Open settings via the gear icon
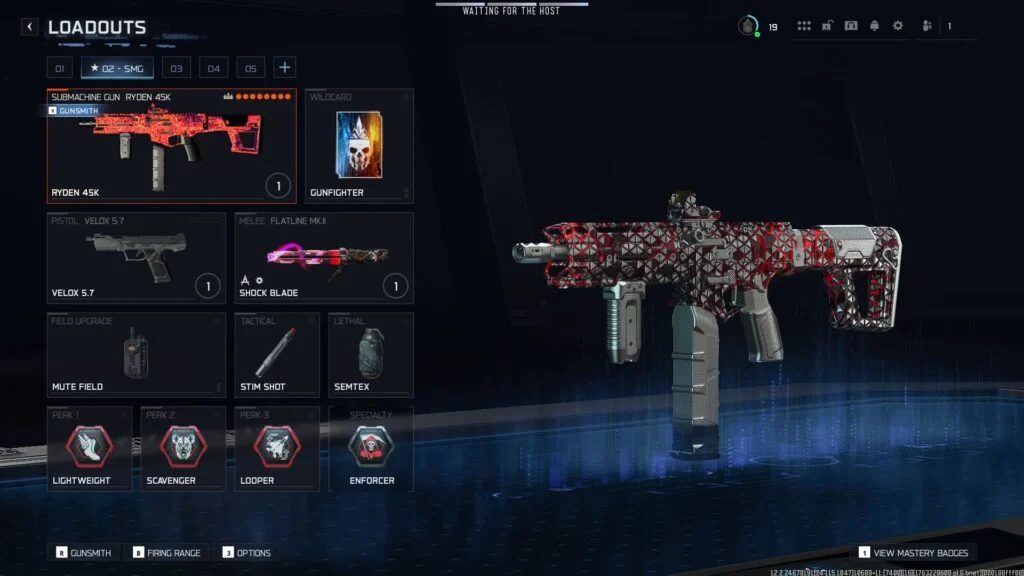This screenshot has width=1024, height=576. click(897, 26)
